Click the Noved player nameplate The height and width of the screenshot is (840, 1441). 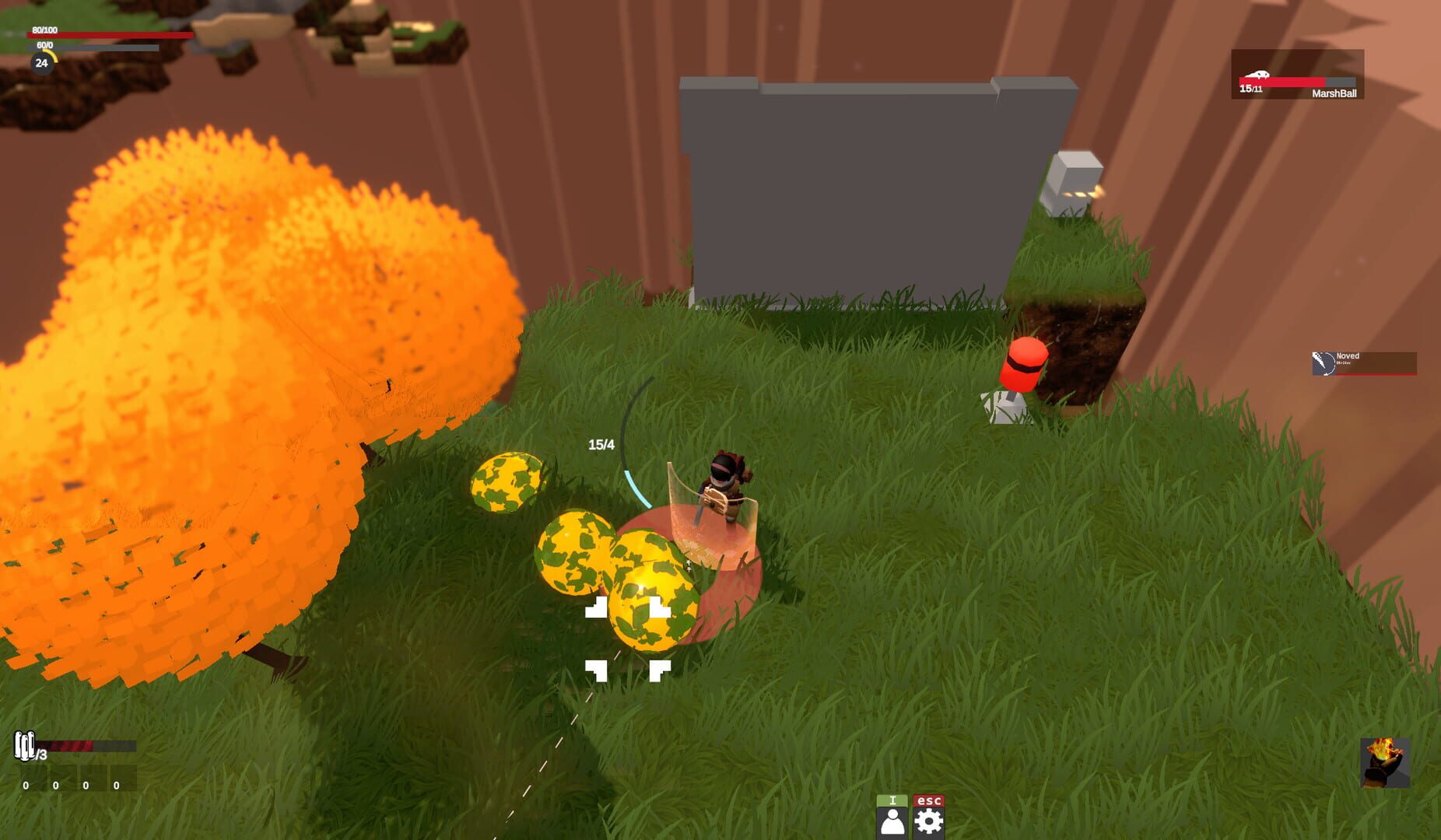click(x=1350, y=355)
